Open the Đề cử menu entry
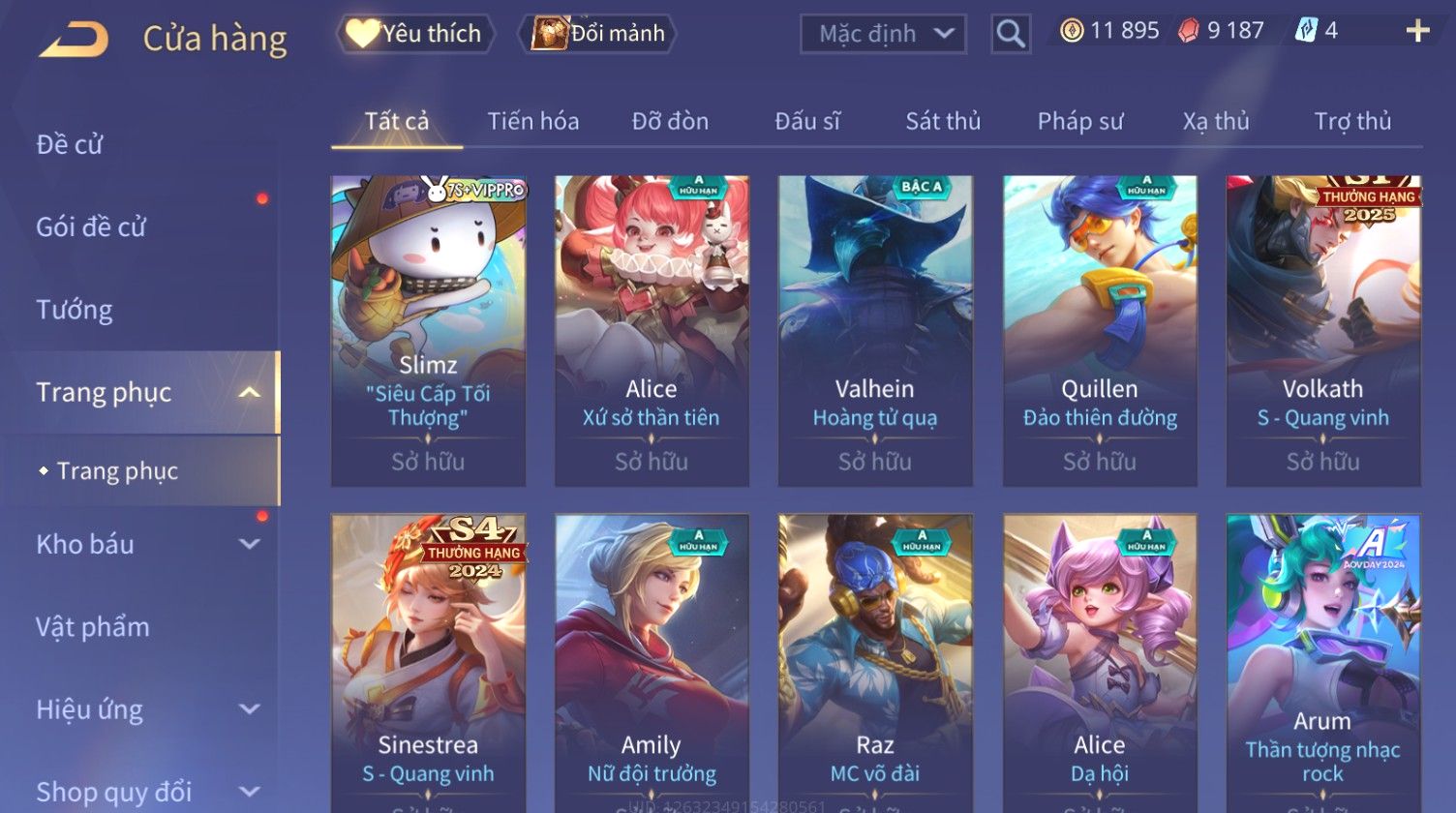This screenshot has width=1456, height=813. pyautogui.click(x=70, y=144)
